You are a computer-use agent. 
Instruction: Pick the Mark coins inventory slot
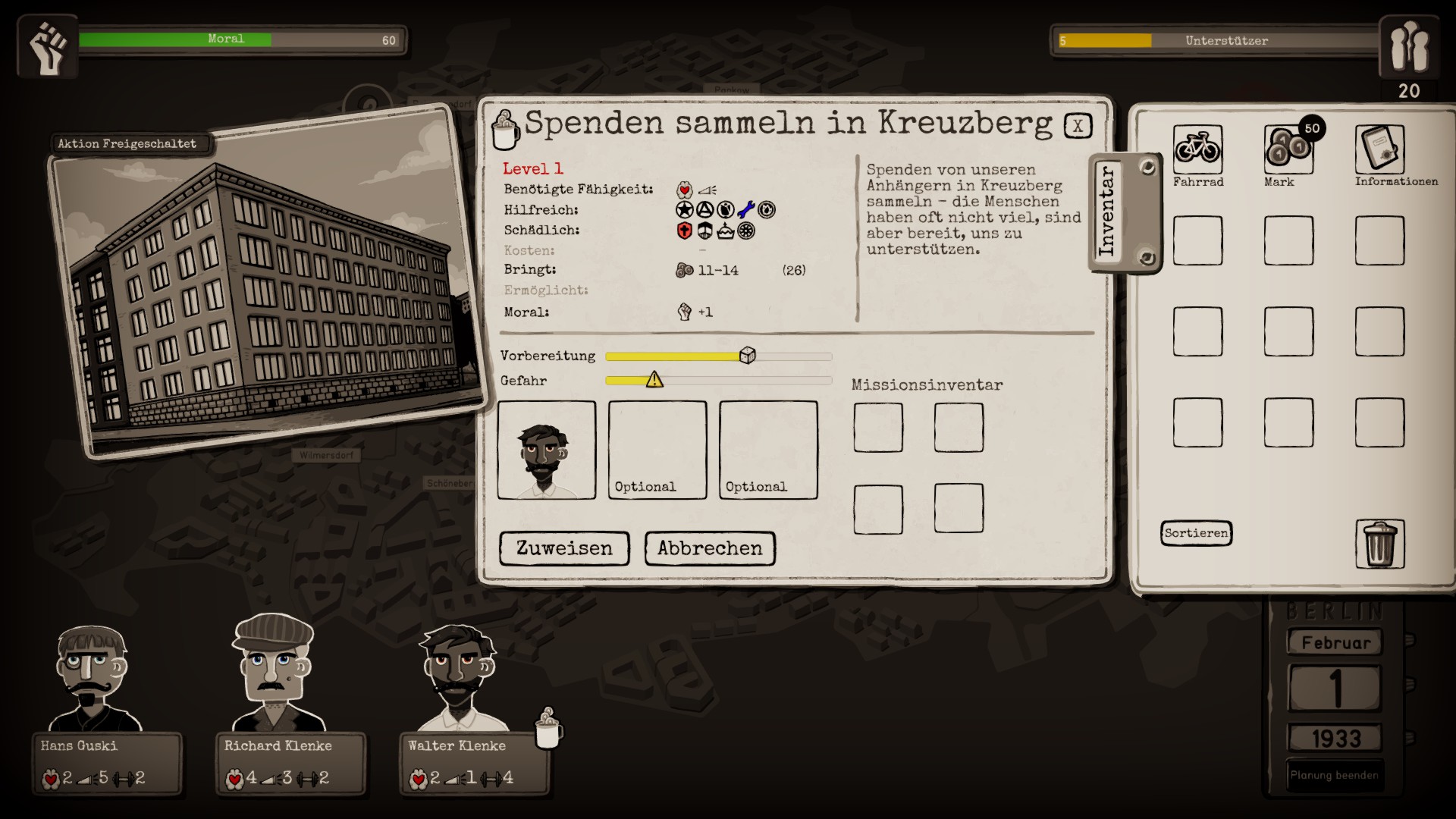(x=1288, y=149)
